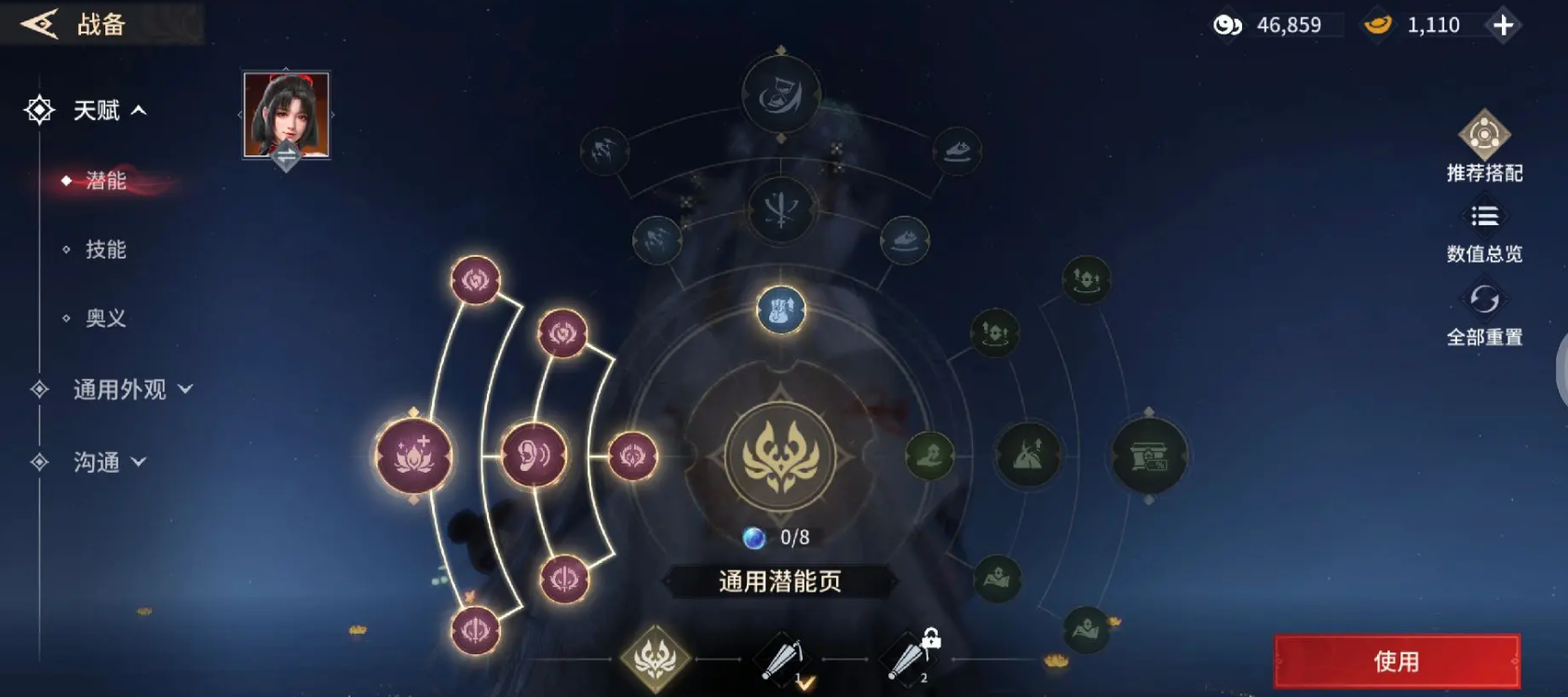Image resolution: width=1568 pixels, height=697 pixels.
Task: Click the character portrait thumbnail
Action: (x=285, y=115)
